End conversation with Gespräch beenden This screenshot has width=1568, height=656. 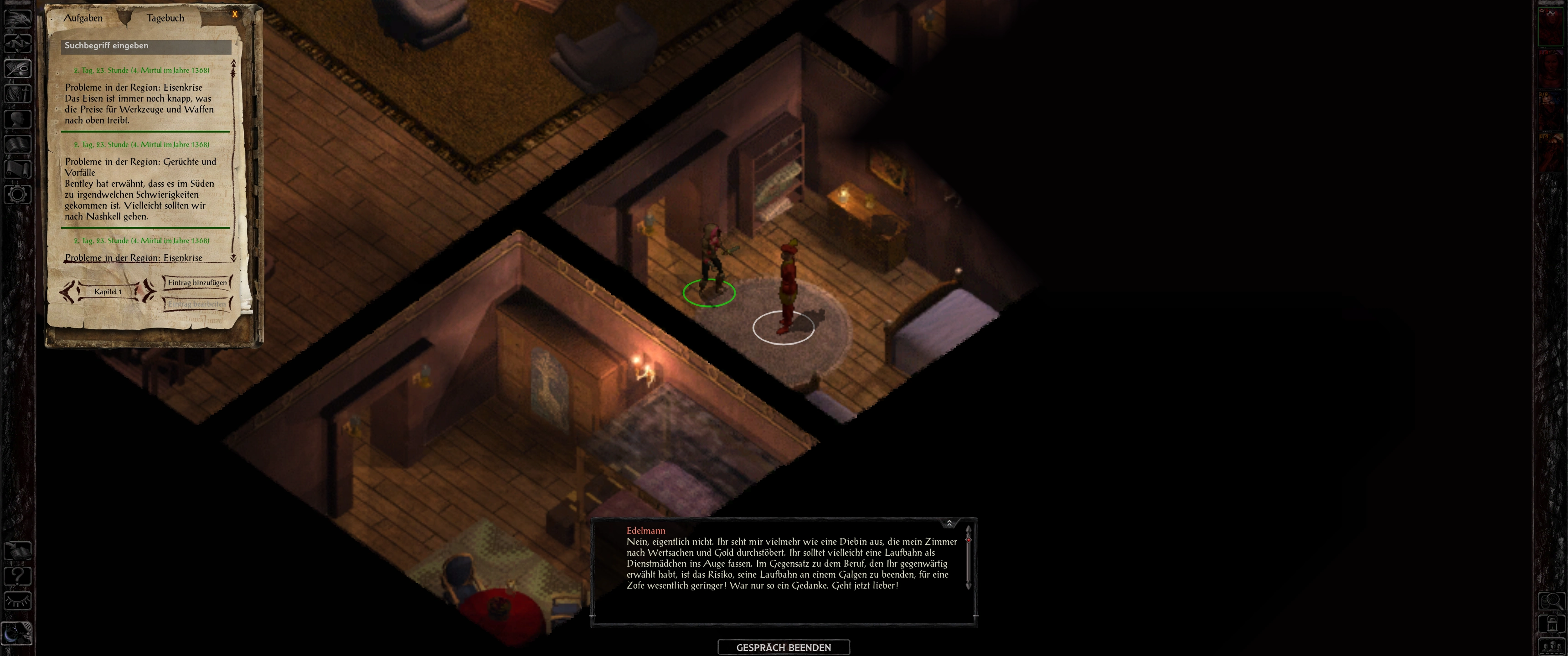(784, 647)
